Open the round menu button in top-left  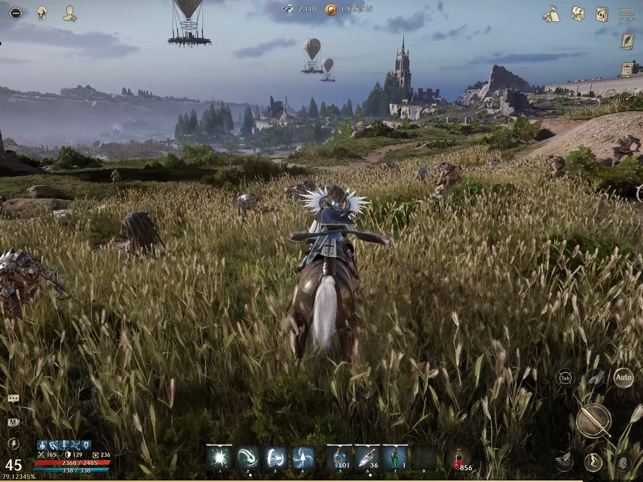pyautogui.click(x=15, y=13)
